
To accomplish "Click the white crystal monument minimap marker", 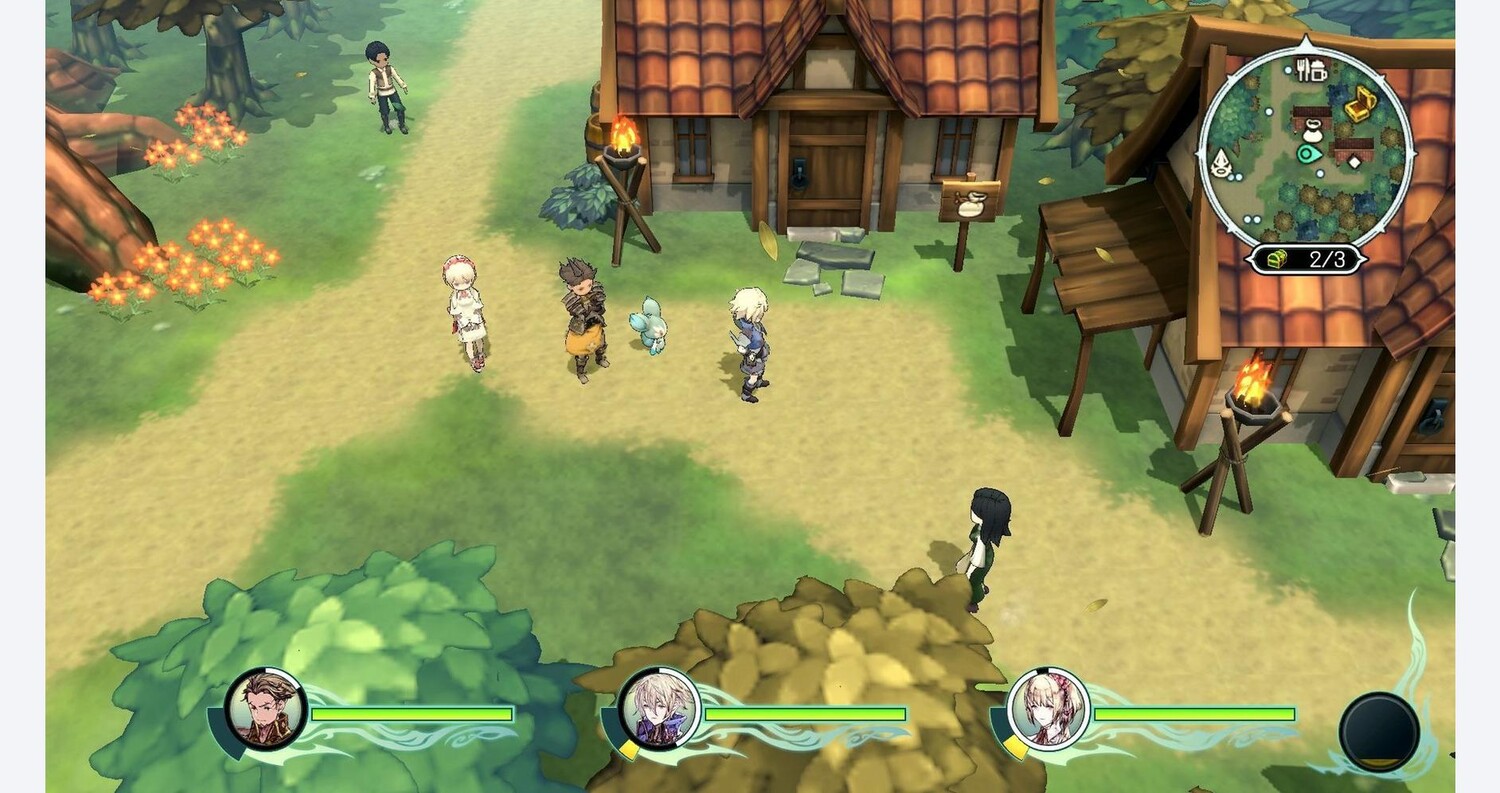I will click(x=1220, y=162).
